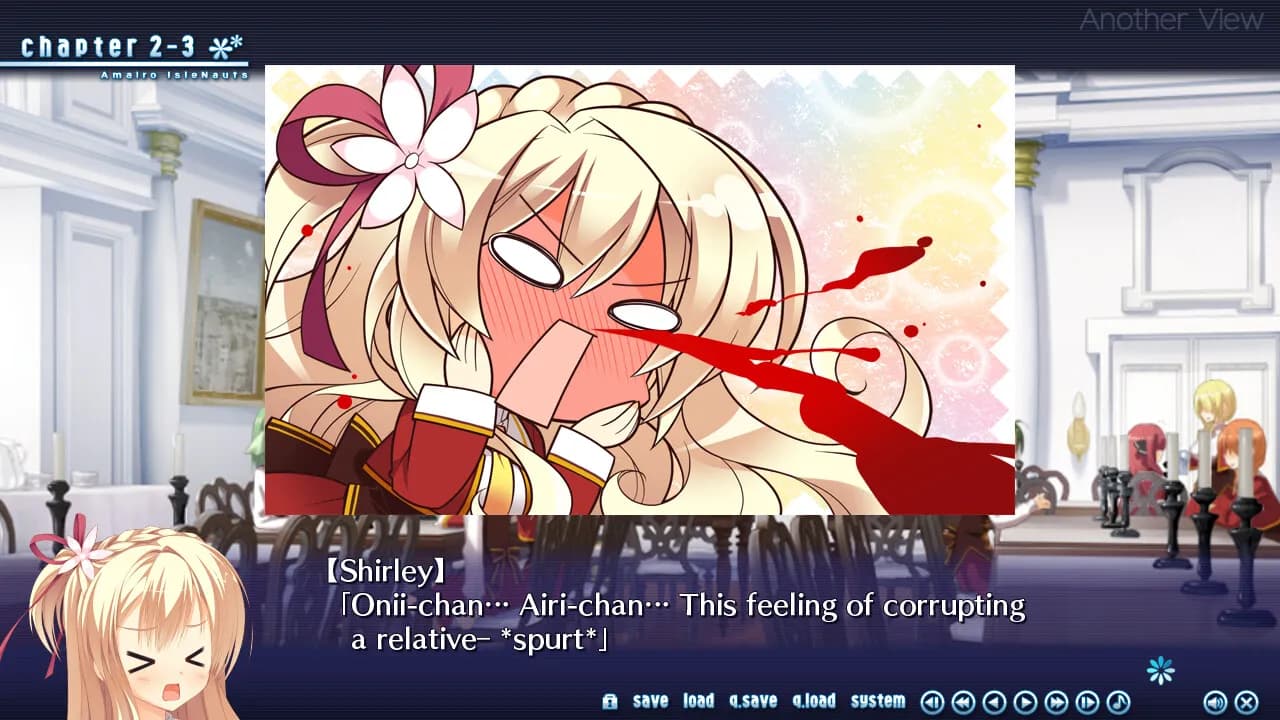The height and width of the screenshot is (720, 1280).
Task: Mute the game audio with the speaker toggle
Action: coord(1216,701)
